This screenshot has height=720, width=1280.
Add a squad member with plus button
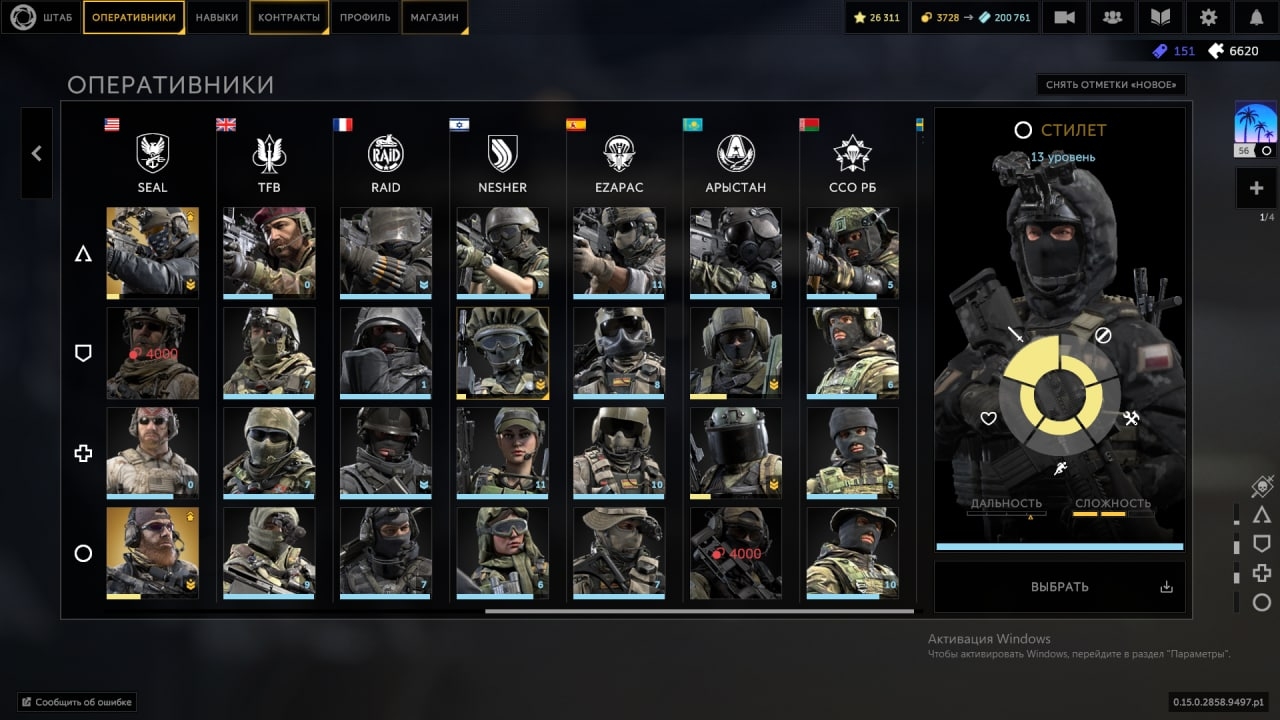[1255, 188]
